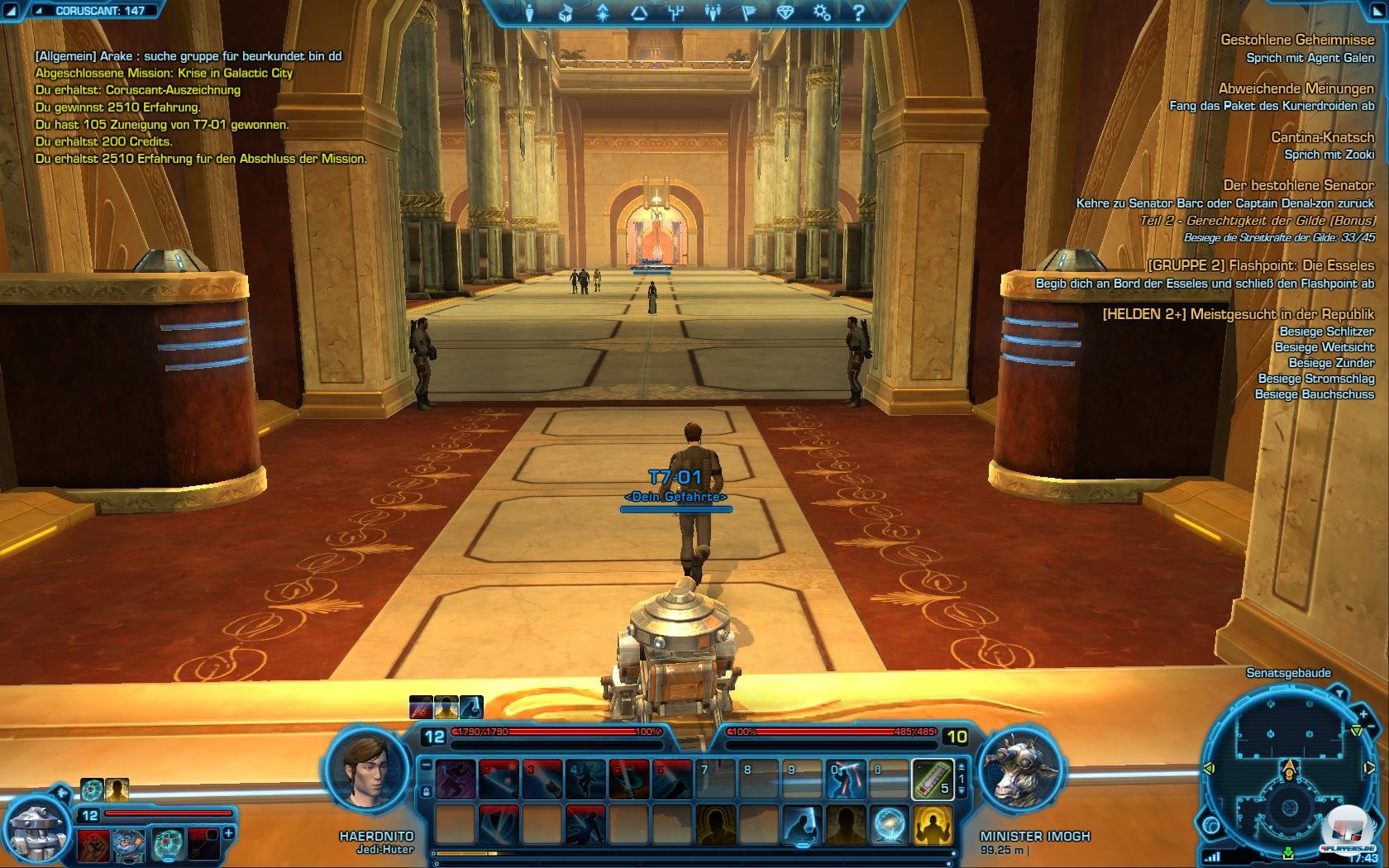Toggle the quickbar padlock to lock abilities
The image size is (1389, 868).
(x=426, y=791)
